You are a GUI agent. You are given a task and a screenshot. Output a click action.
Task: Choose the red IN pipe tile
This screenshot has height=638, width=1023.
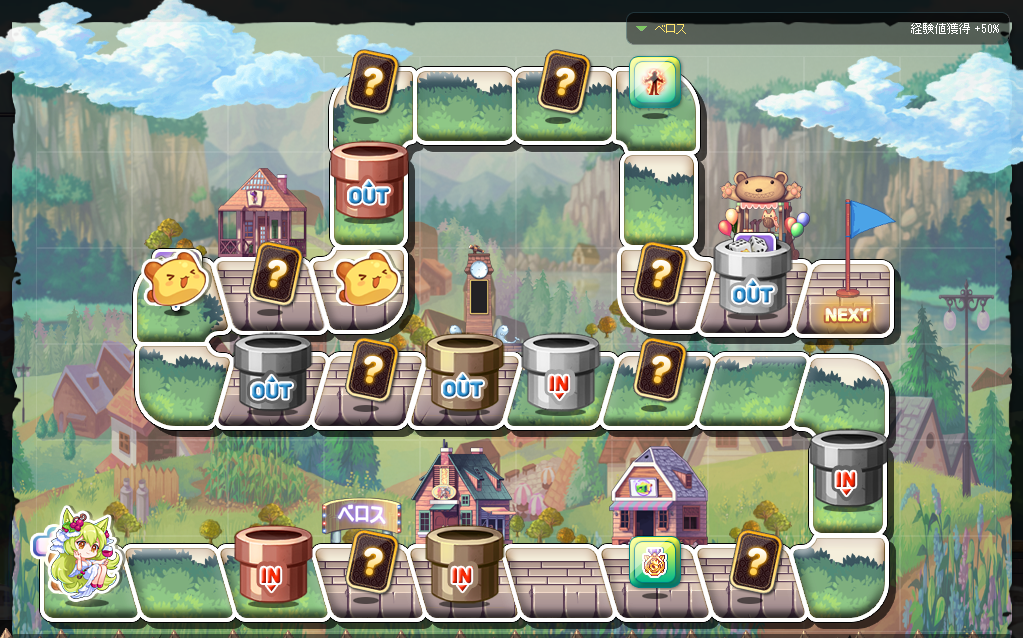[x=272, y=565]
